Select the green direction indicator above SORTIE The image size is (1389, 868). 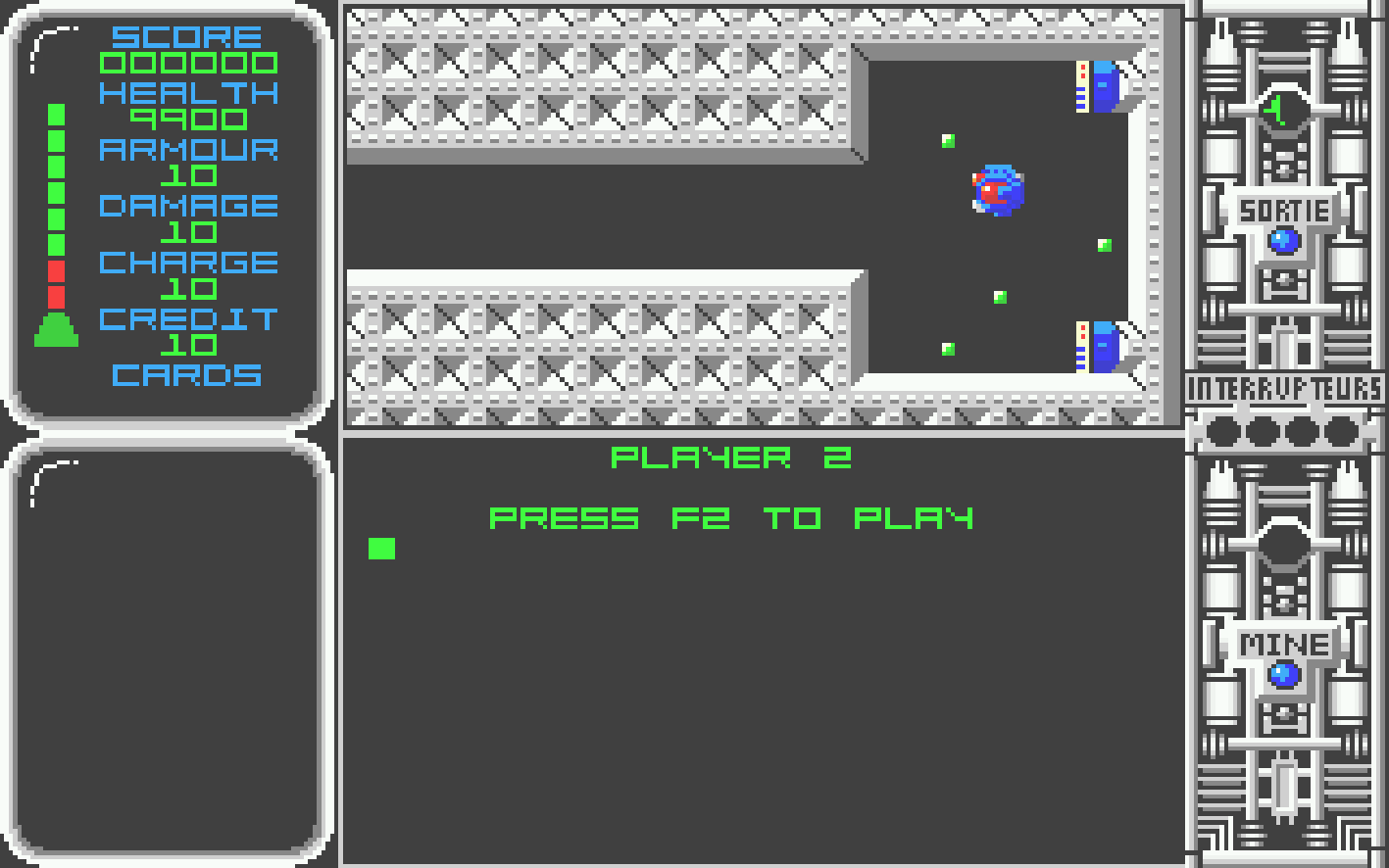[x=1282, y=110]
